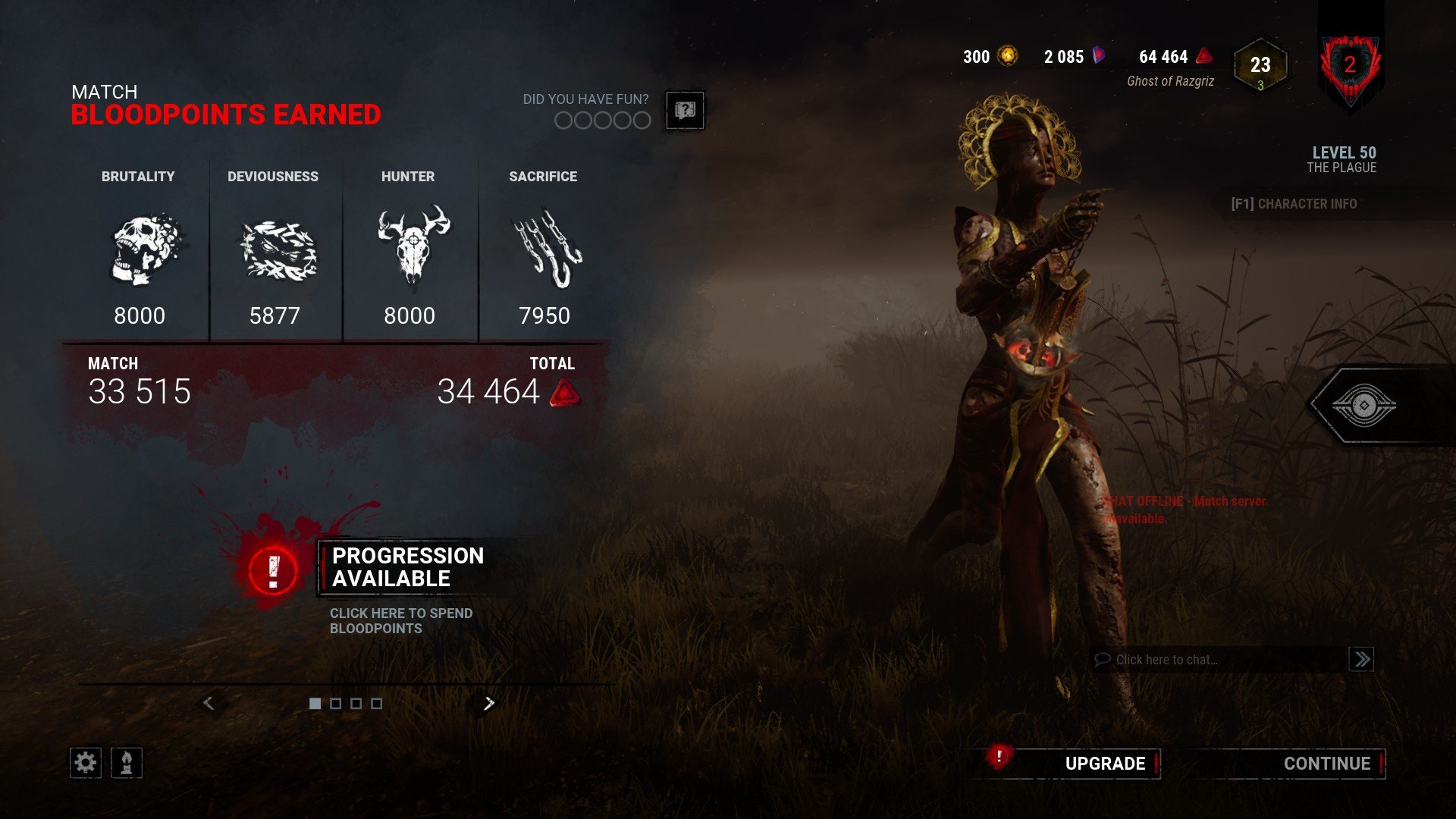Rate fun by selecting the first circle
1456x819 pixels.
(x=563, y=120)
